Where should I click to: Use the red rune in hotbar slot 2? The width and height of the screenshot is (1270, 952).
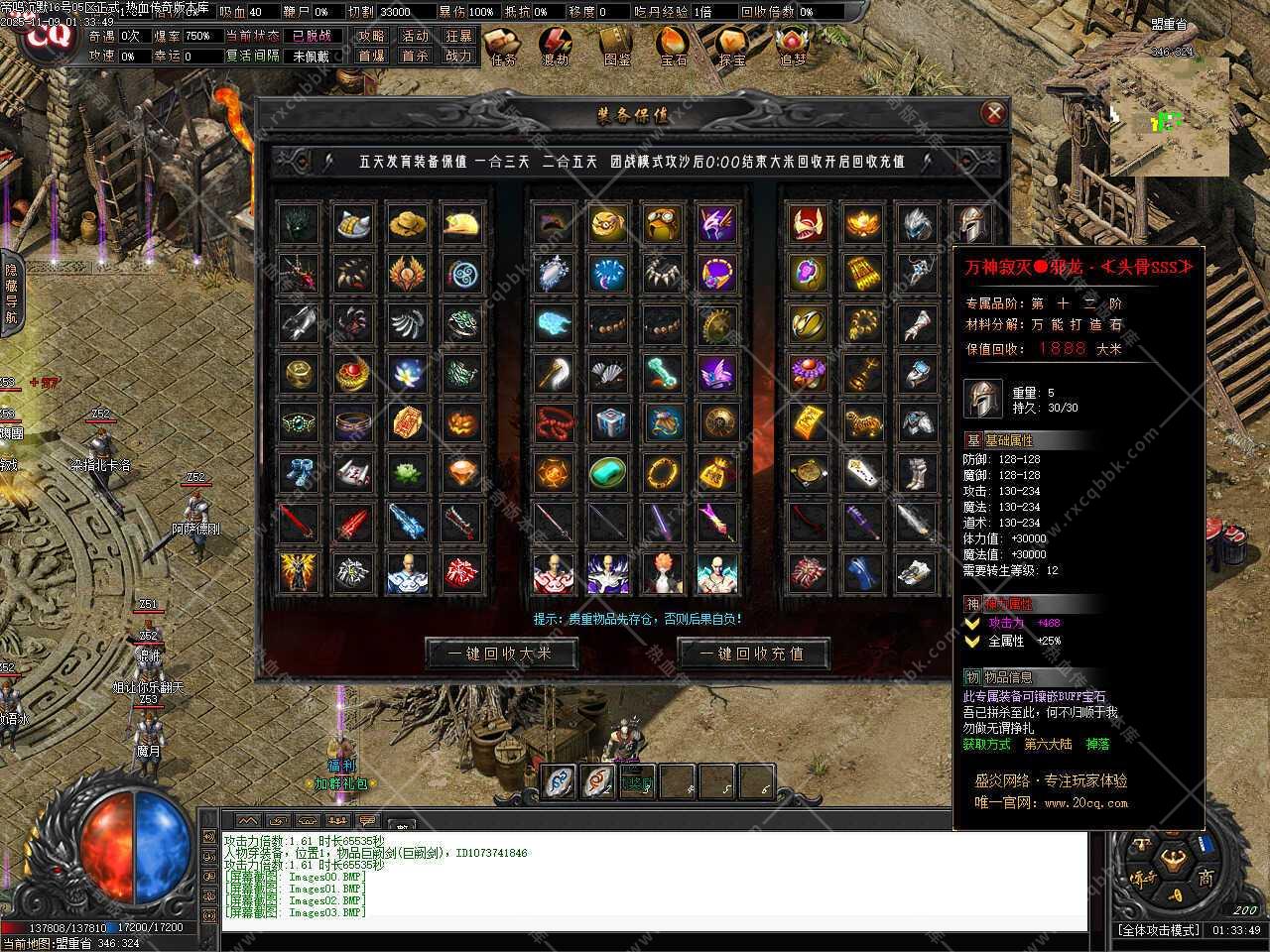pos(598,780)
